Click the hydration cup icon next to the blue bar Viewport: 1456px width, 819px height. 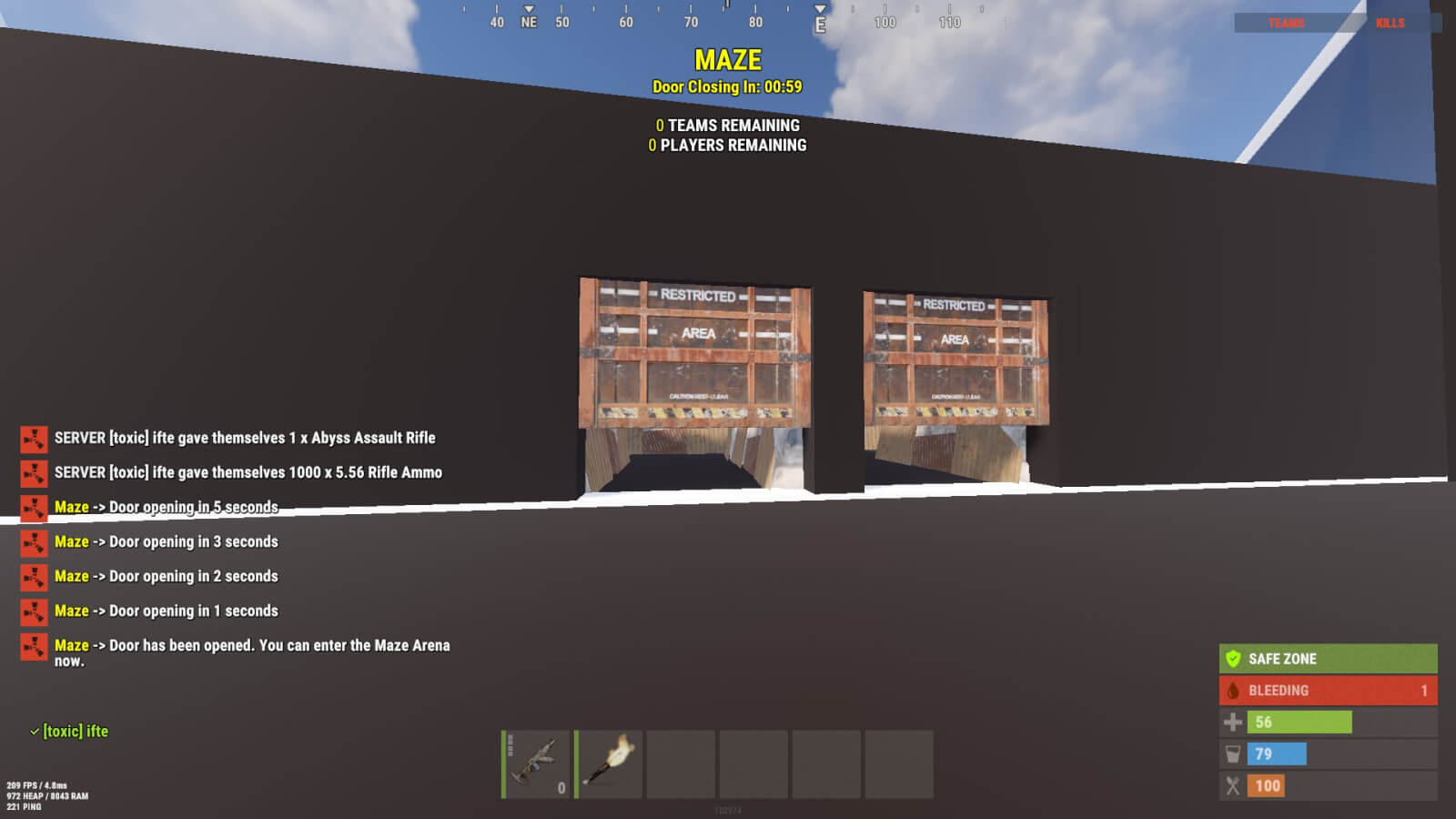pyautogui.click(x=1235, y=753)
